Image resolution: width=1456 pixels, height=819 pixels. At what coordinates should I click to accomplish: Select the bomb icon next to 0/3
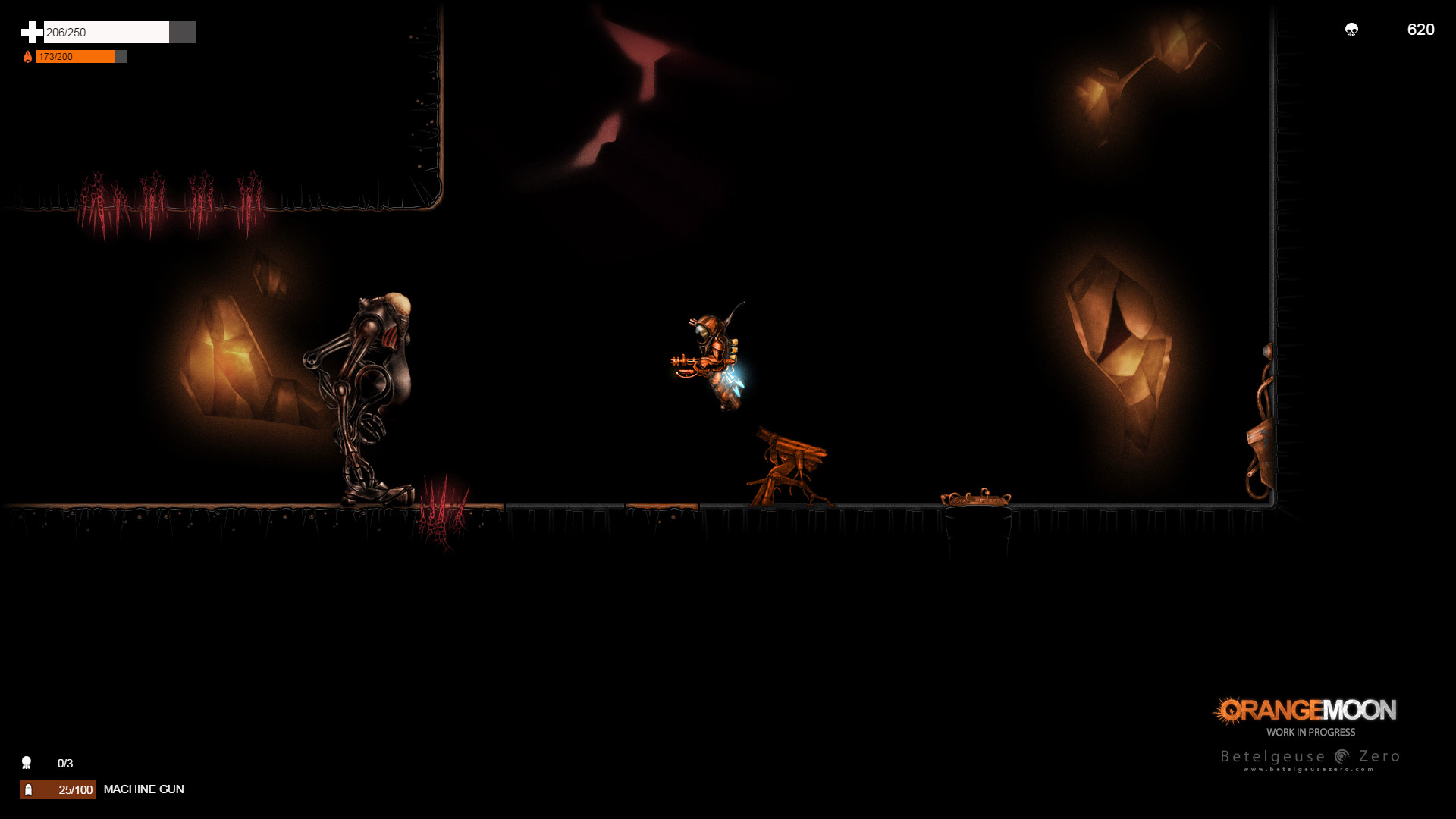(27, 762)
